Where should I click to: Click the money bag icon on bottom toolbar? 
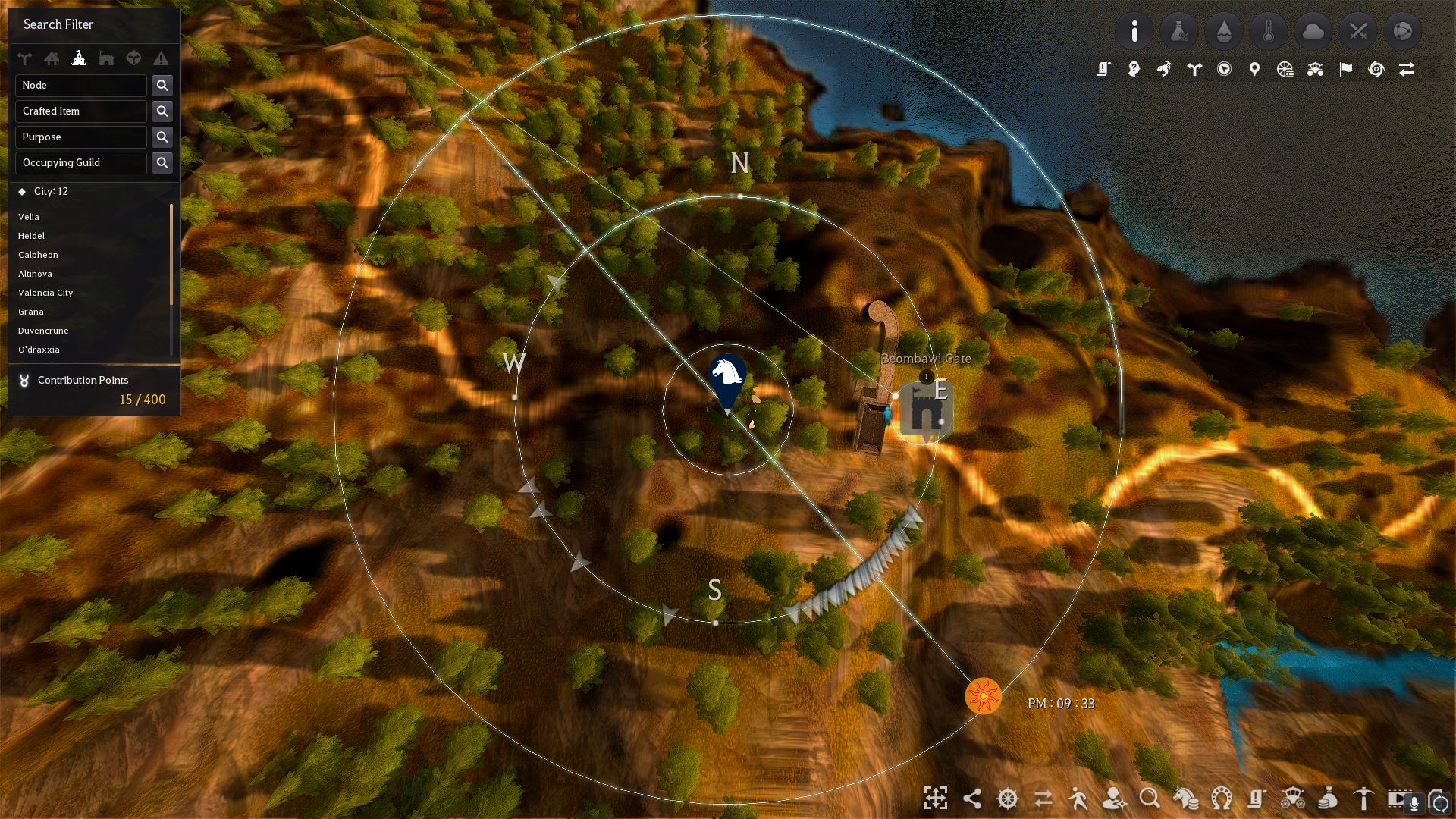[x=1326, y=799]
